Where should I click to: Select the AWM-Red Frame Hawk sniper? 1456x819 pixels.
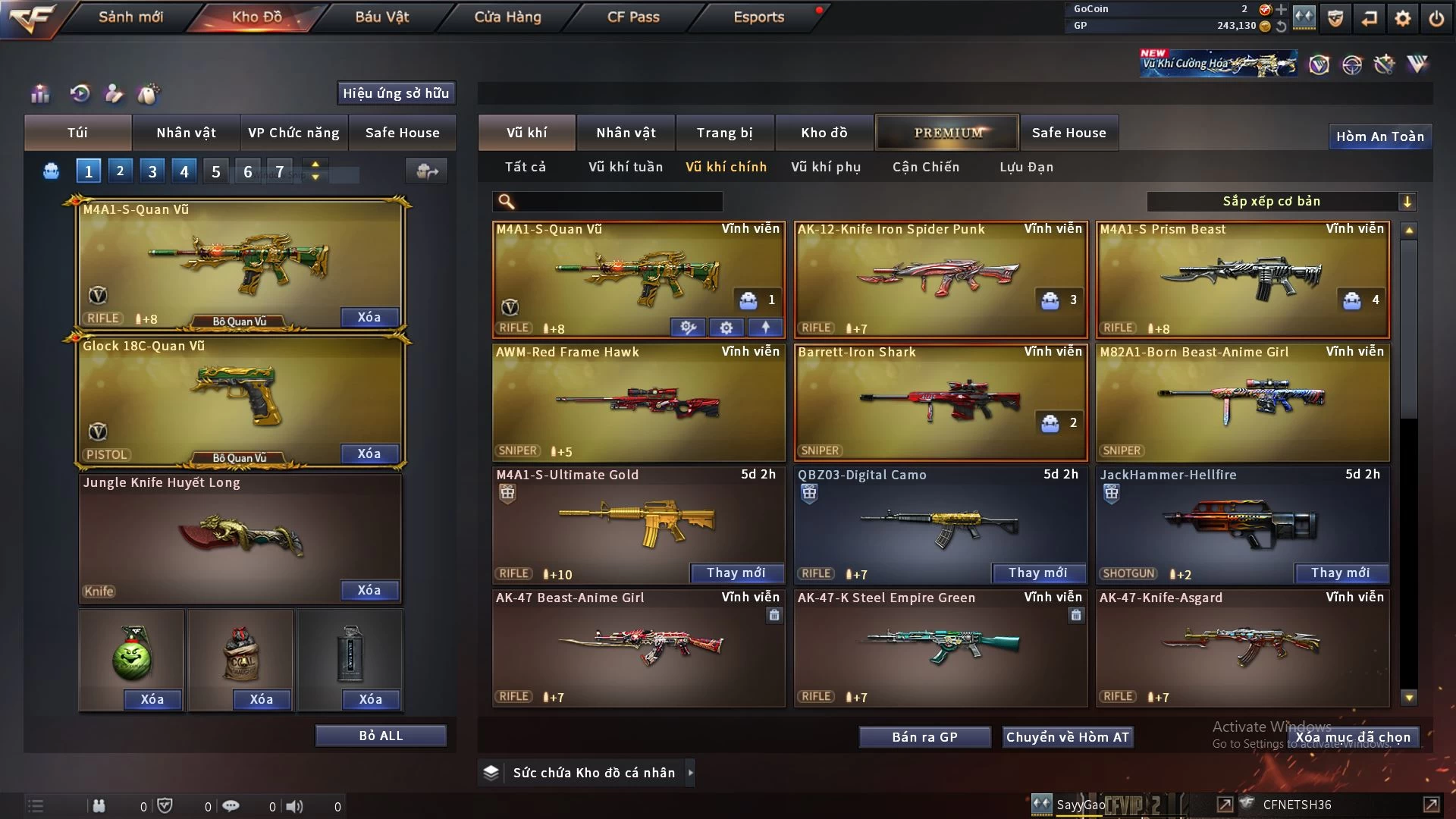[638, 402]
